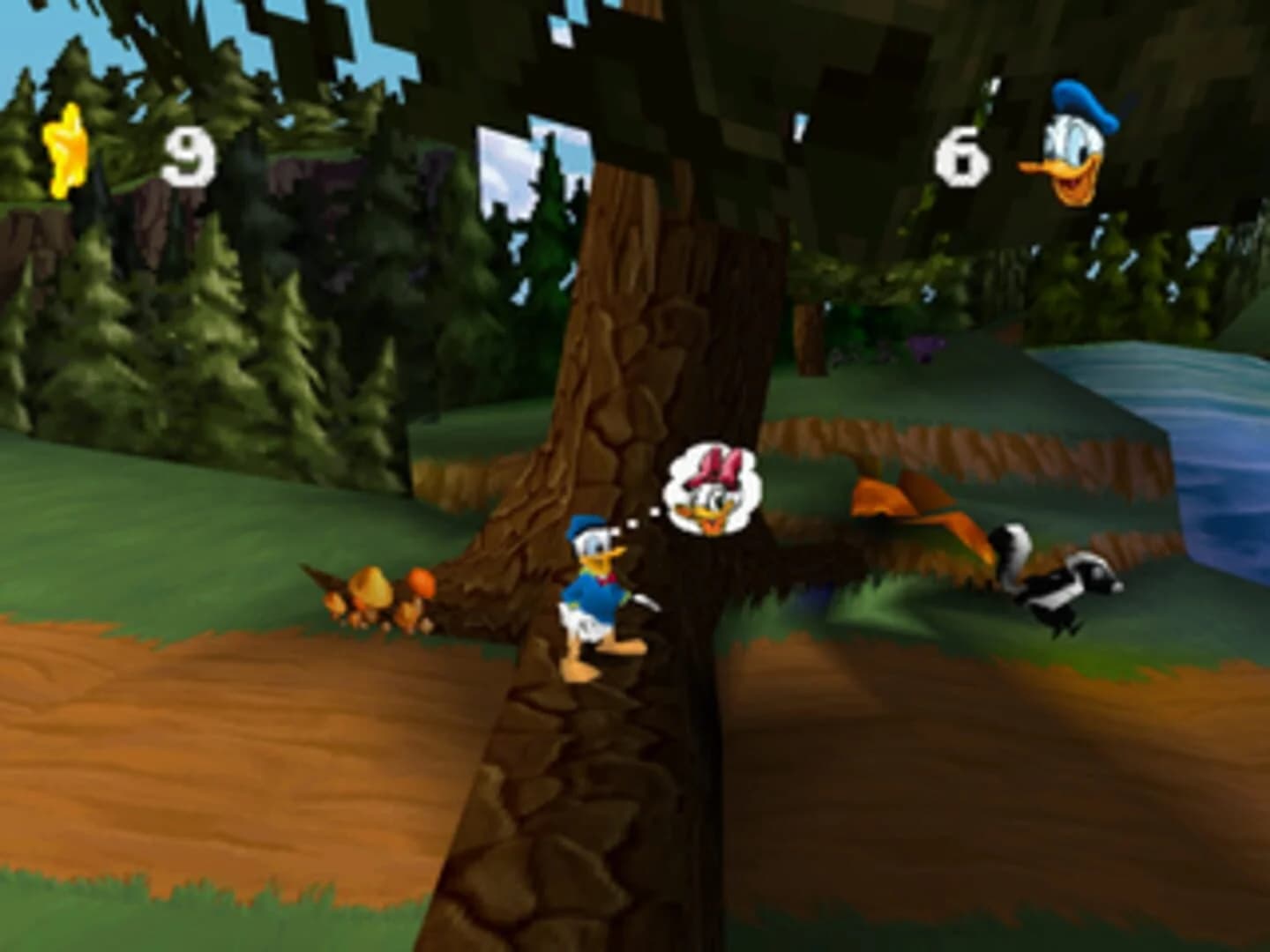Click the thought bubble above Donald's head
The height and width of the screenshot is (952, 1270).
714,489
